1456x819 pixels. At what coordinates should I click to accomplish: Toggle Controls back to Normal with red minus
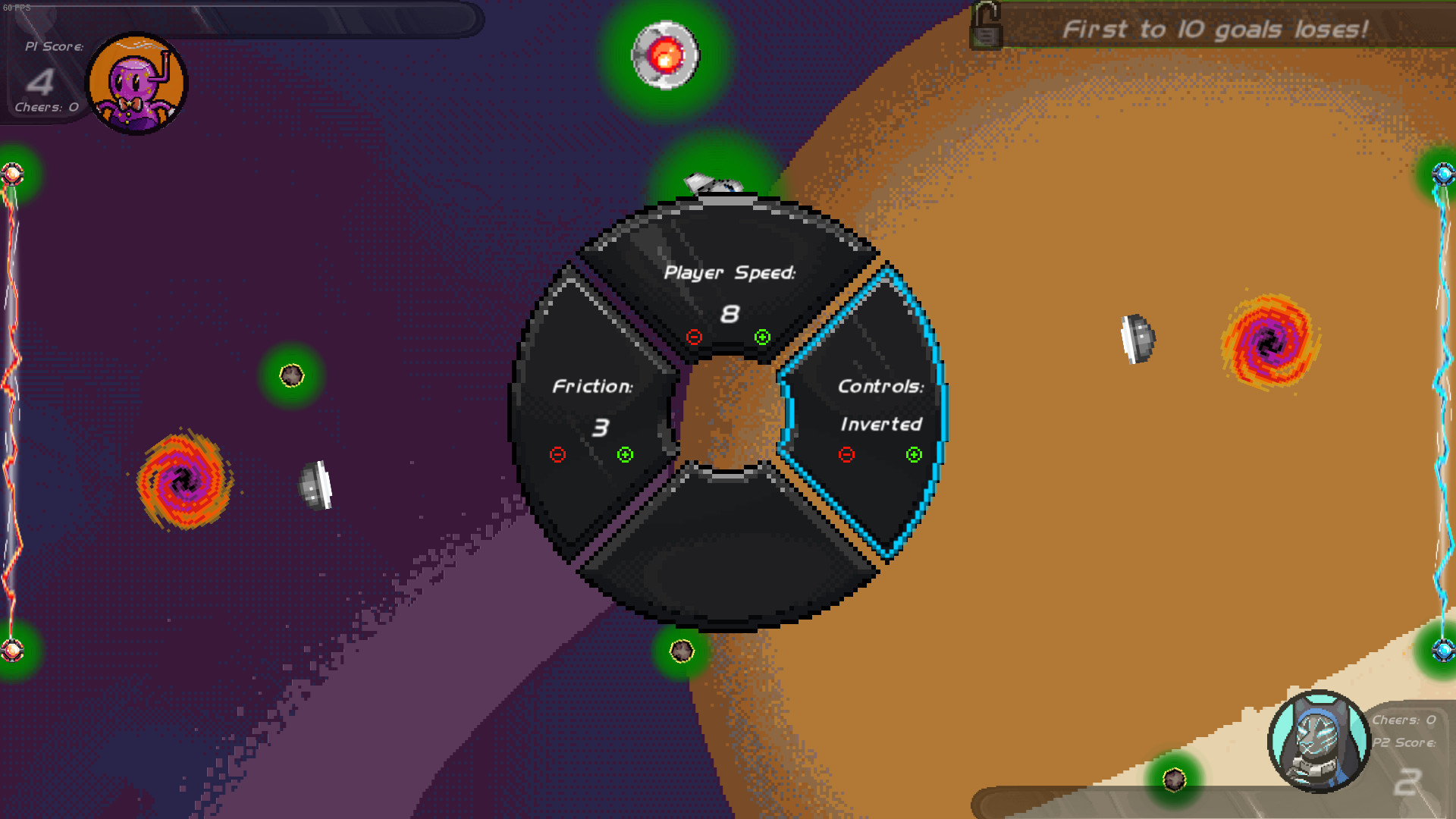point(846,454)
